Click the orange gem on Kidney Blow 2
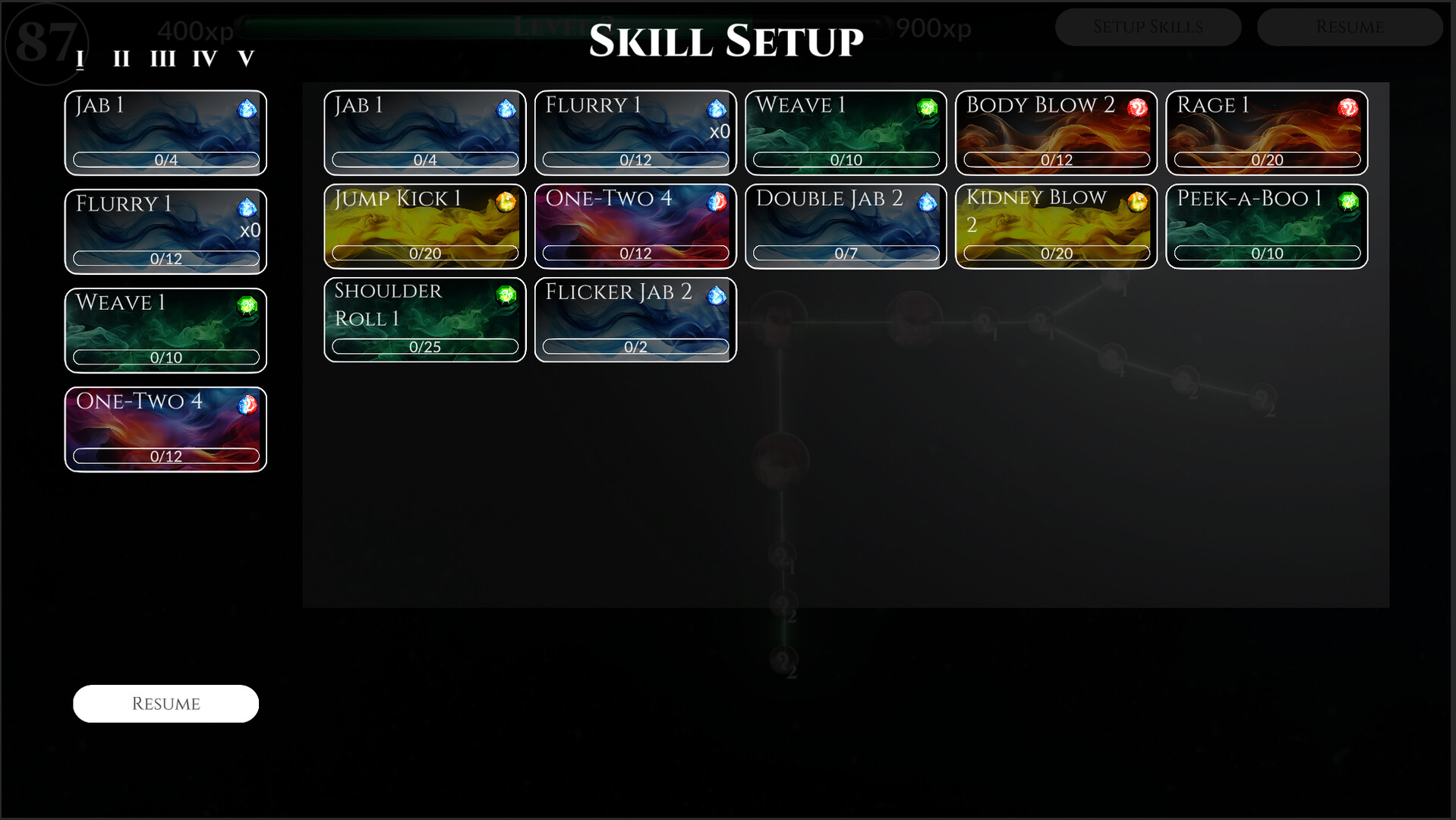The width and height of the screenshot is (1456, 820). coord(1136,202)
